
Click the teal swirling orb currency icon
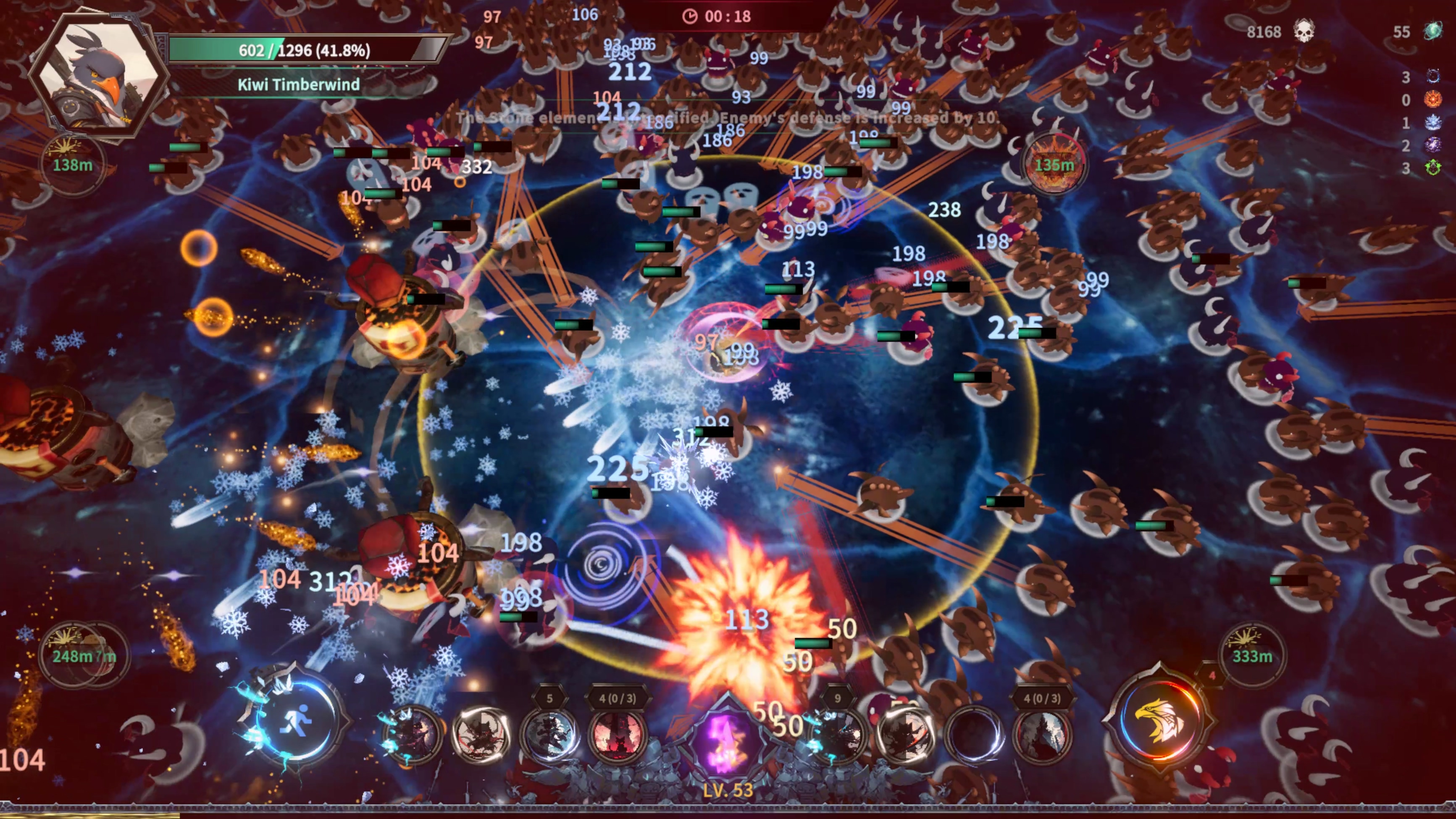pos(1433,31)
